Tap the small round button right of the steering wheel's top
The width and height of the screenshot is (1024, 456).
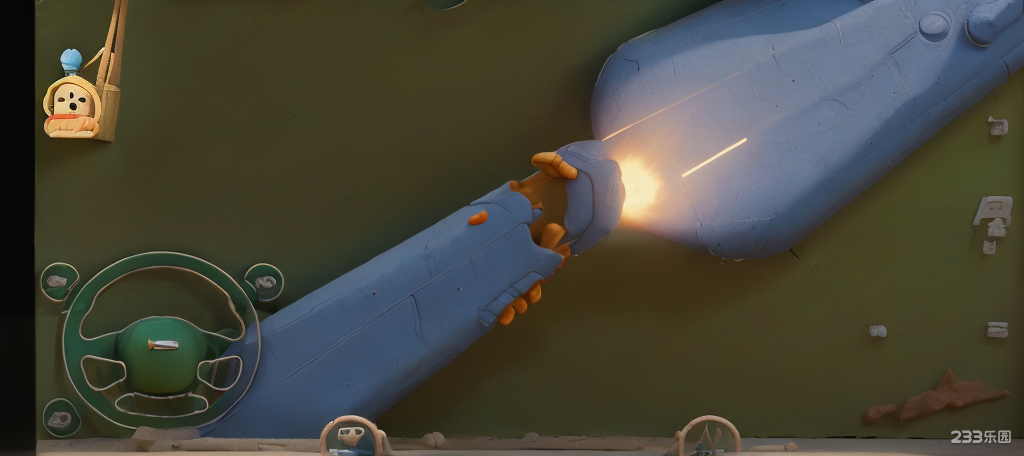pyautogui.click(x=264, y=282)
